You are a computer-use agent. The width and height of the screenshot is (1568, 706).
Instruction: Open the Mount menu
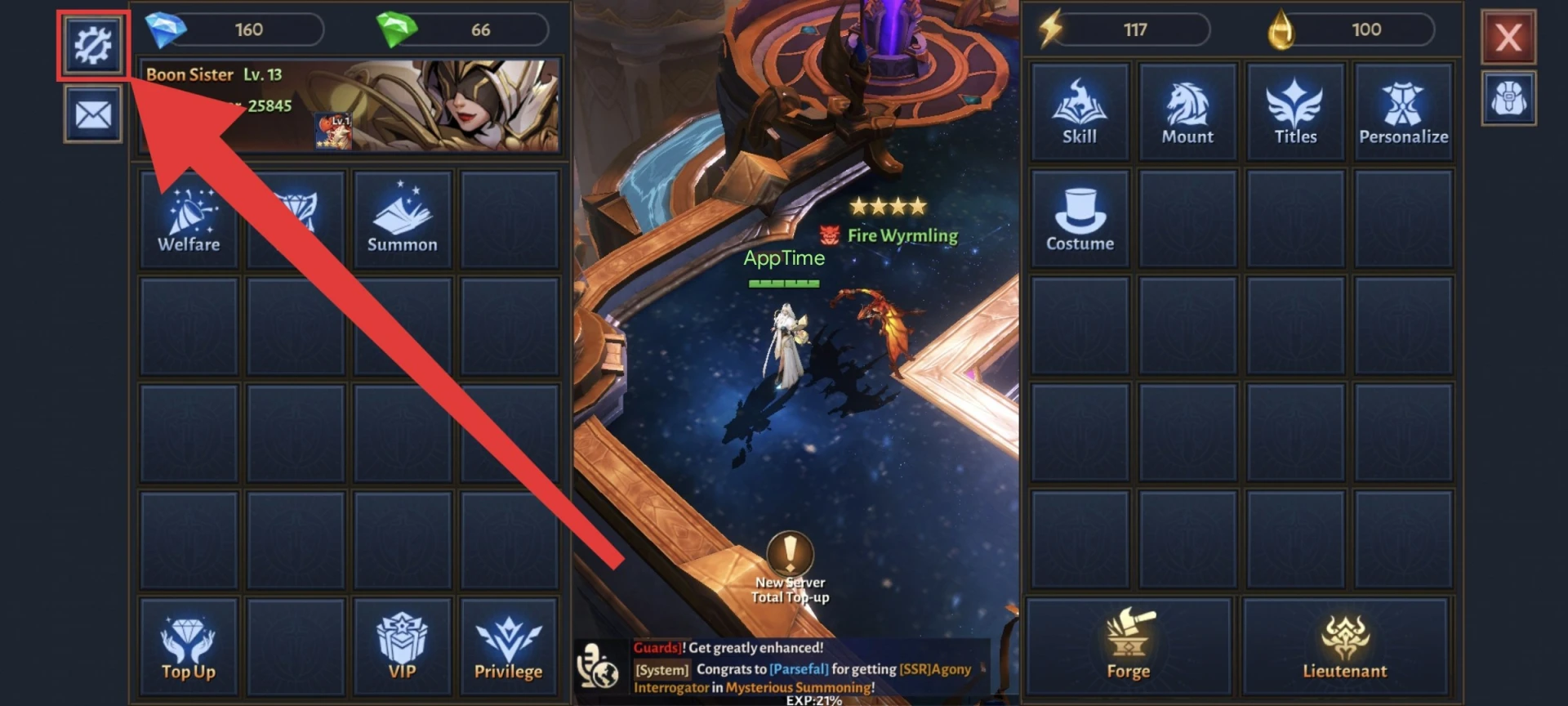(x=1187, y=112)
